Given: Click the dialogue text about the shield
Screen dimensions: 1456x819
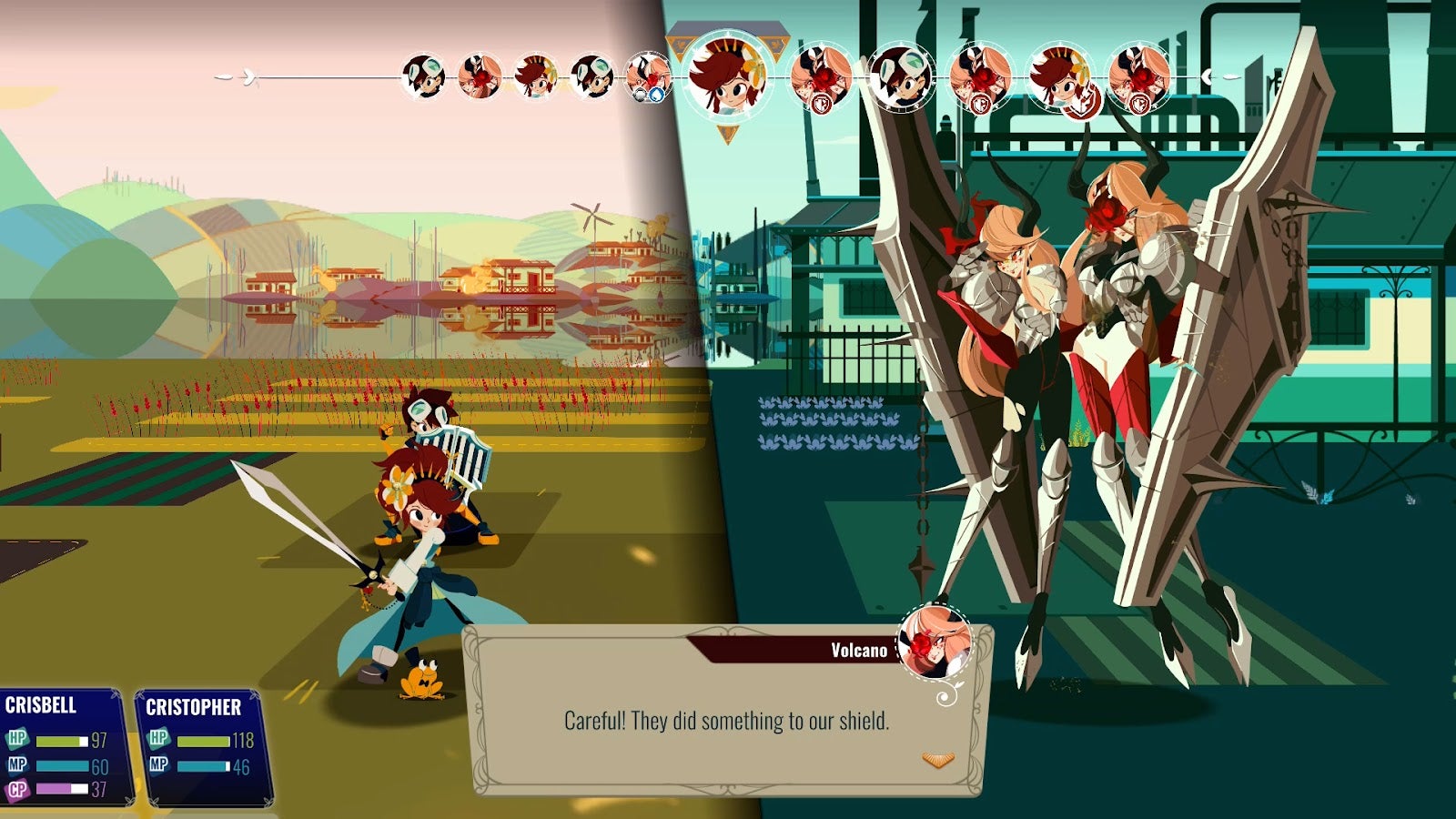Looking at the screenshot, I should pyautogui.click(x=728, y=719).
